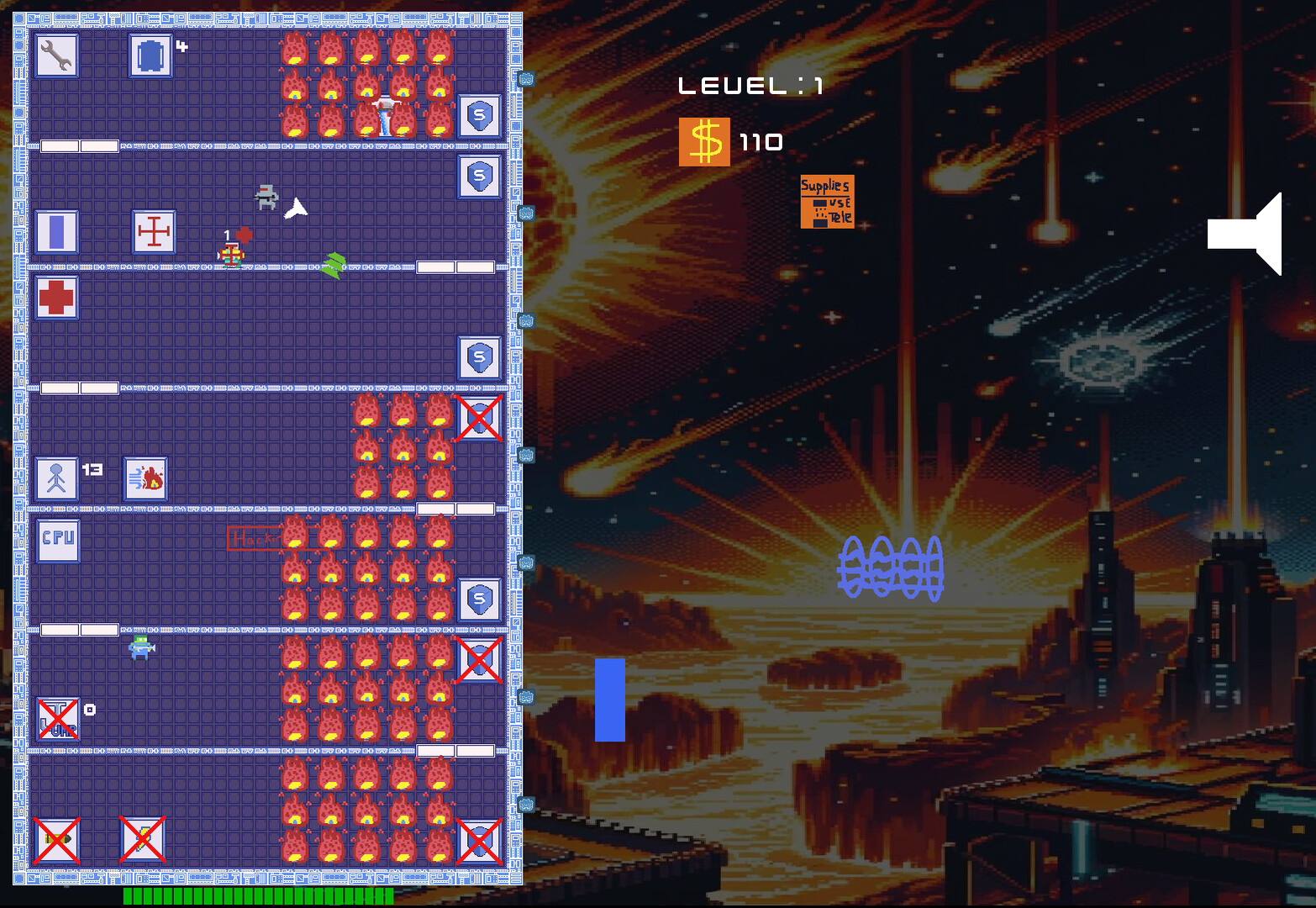Screen dimensions: 1316x908
Task: Toggle the crossed-out Jump module
Action: 56,719
